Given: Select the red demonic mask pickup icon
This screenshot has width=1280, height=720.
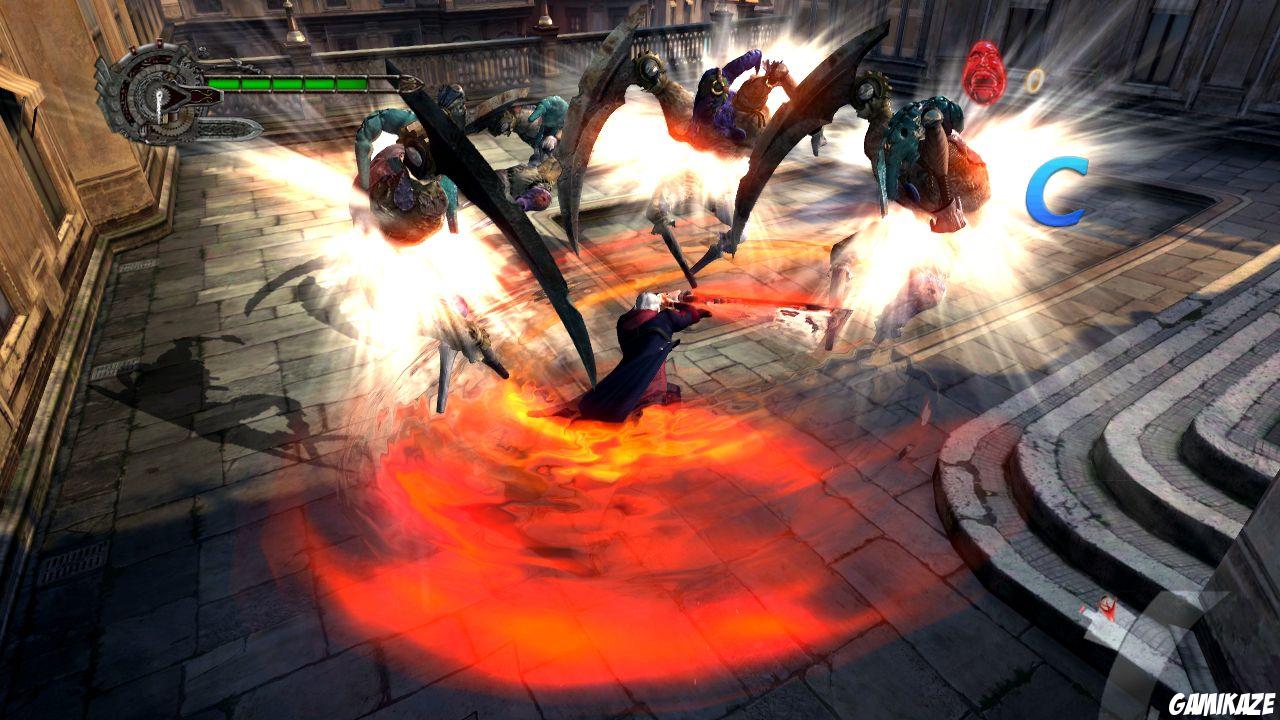Looking at the screenshot, I should pos(983,72).
